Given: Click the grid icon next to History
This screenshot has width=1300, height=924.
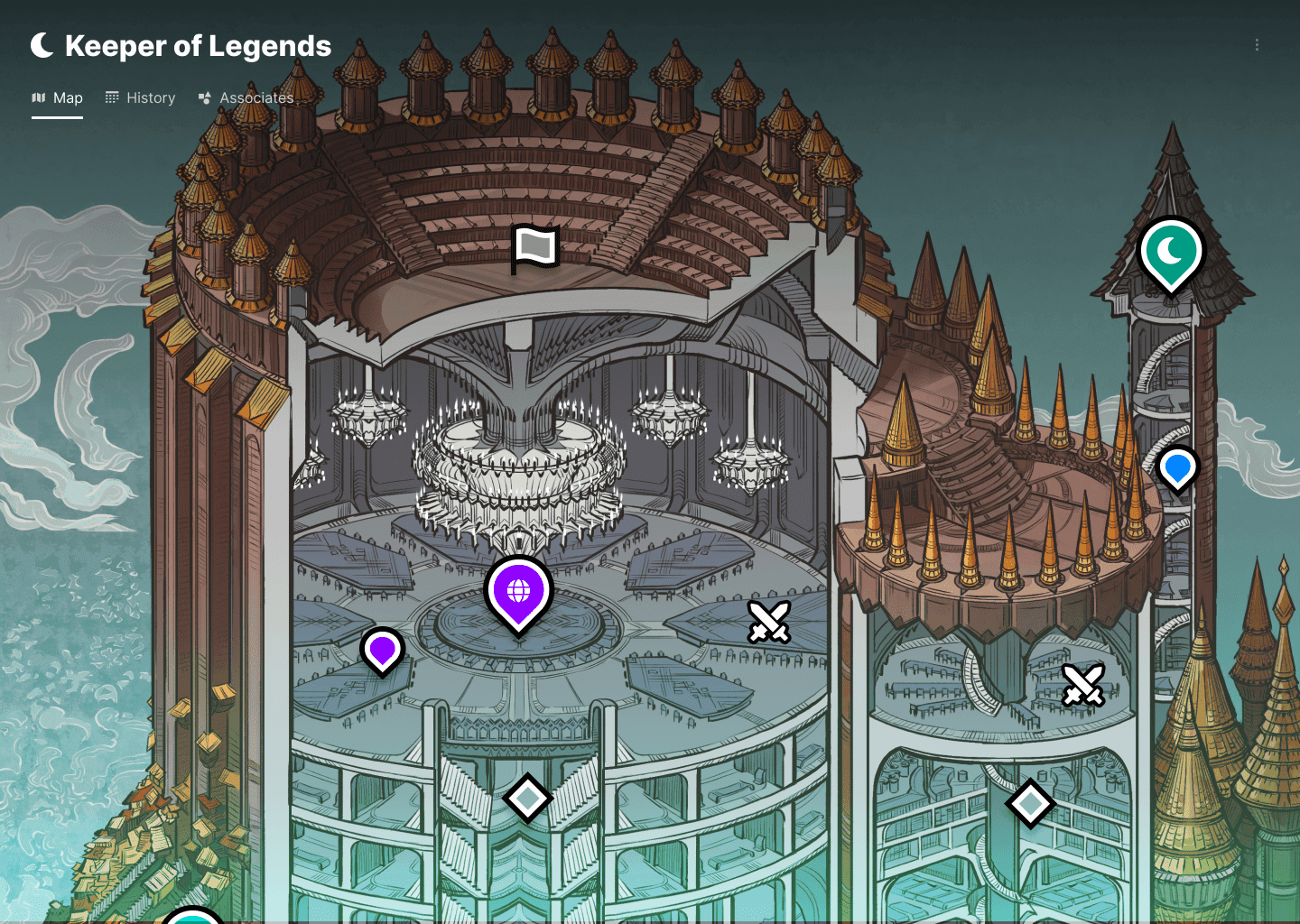Looking at the screenshot, I should tap(112, 97).
